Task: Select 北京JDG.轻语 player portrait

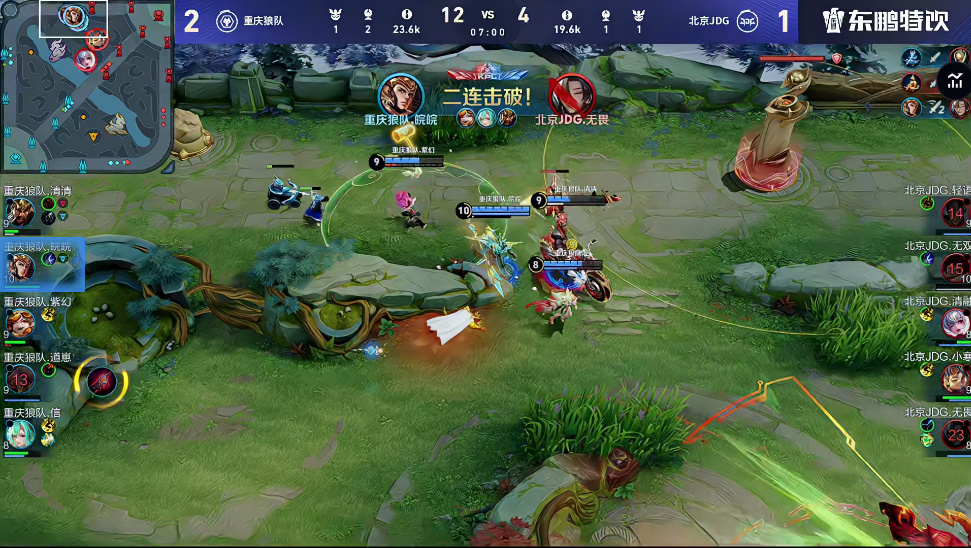Action: (x=956, y=212)
